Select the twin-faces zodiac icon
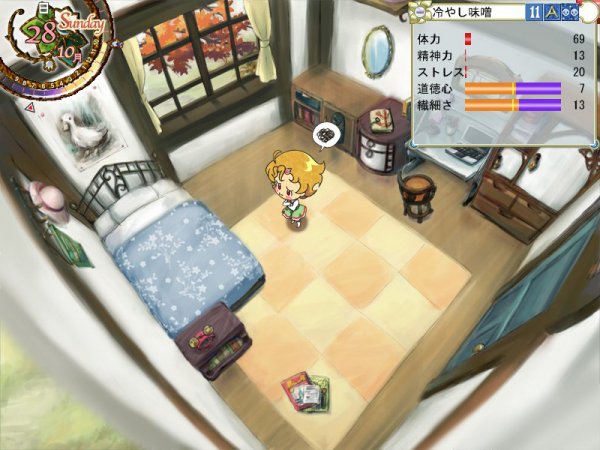Screen dimensions: 600x450 point(570,12)
